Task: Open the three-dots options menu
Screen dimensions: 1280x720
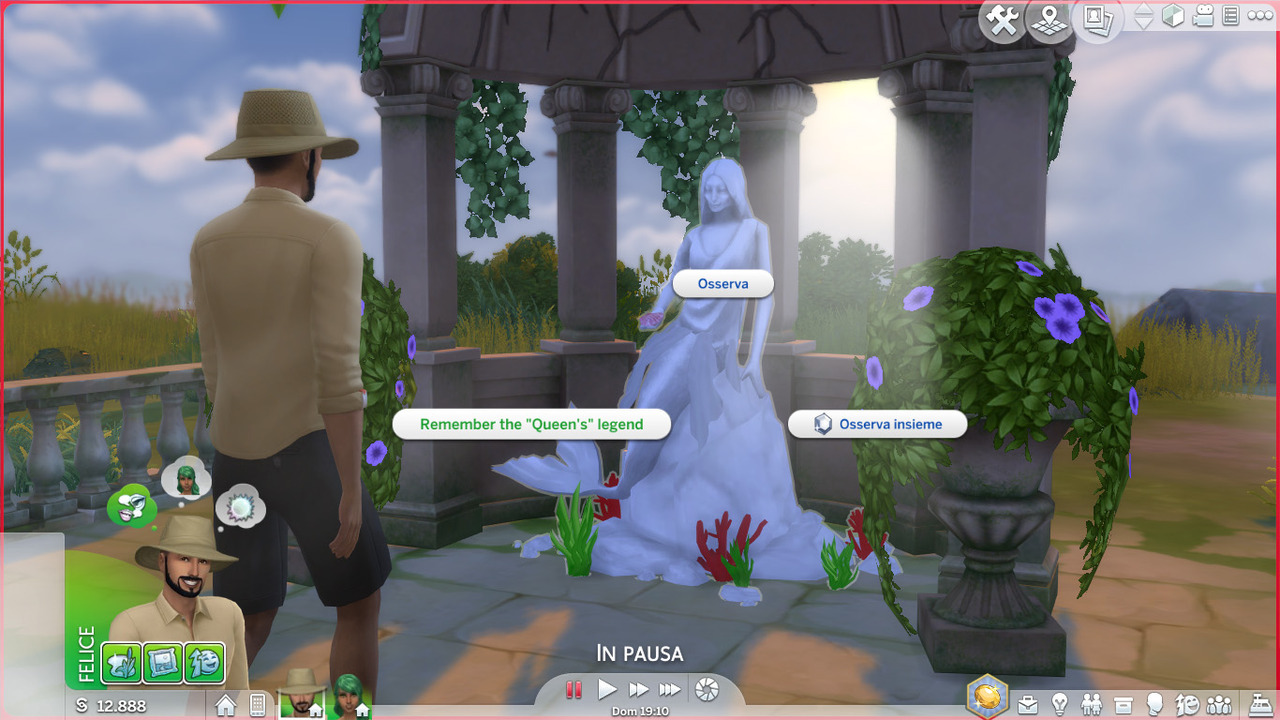Action: (1261, 17)
